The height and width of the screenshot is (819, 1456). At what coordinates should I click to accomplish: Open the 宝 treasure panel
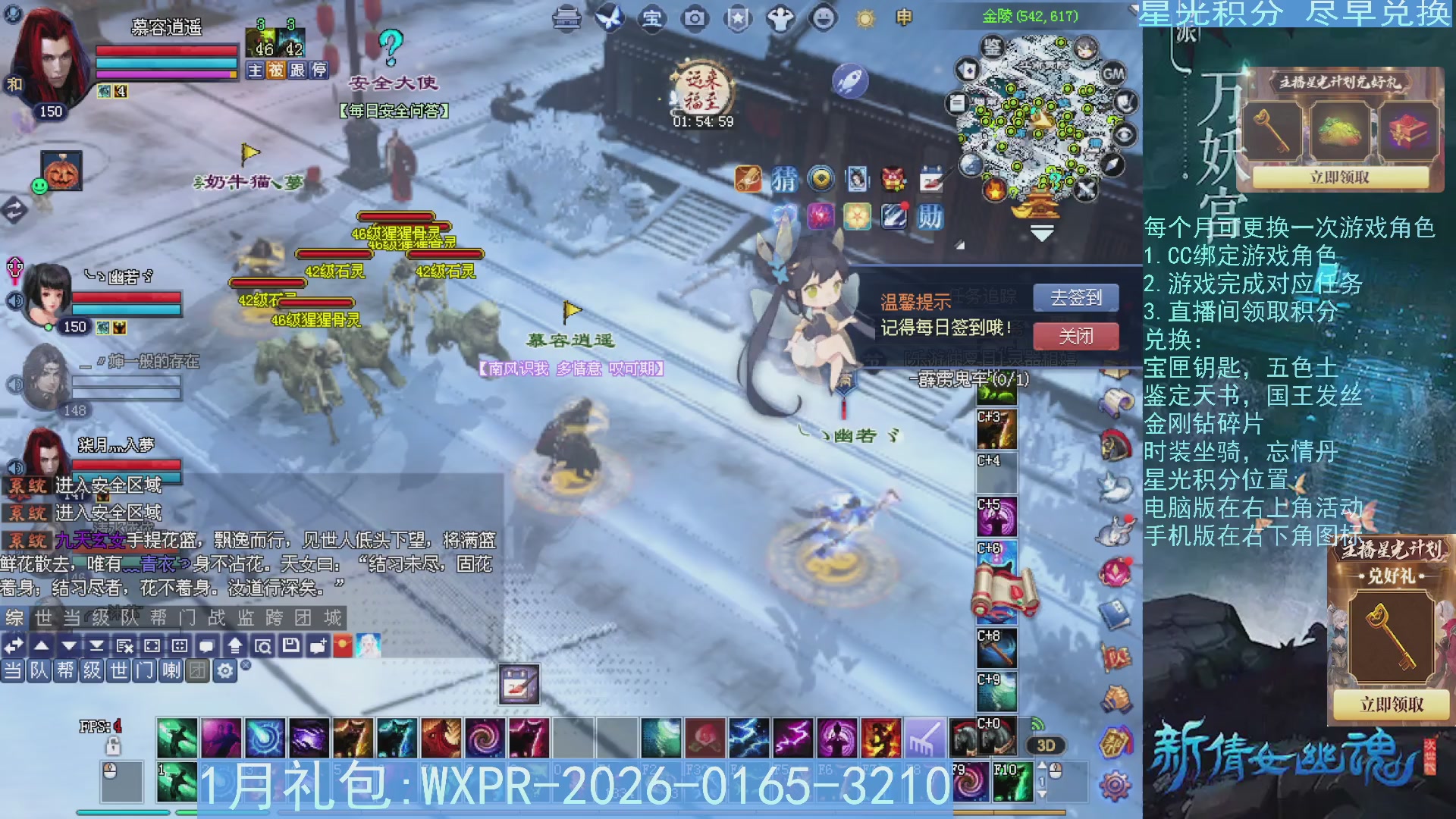coord(652,18)
